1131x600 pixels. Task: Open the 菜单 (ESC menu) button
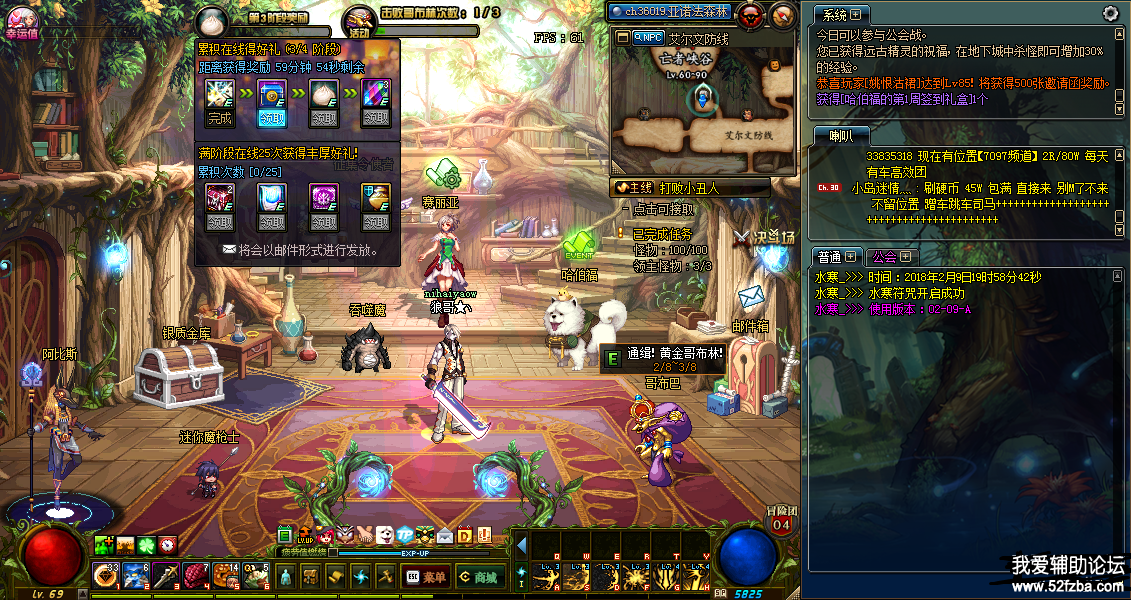(425, 576)
